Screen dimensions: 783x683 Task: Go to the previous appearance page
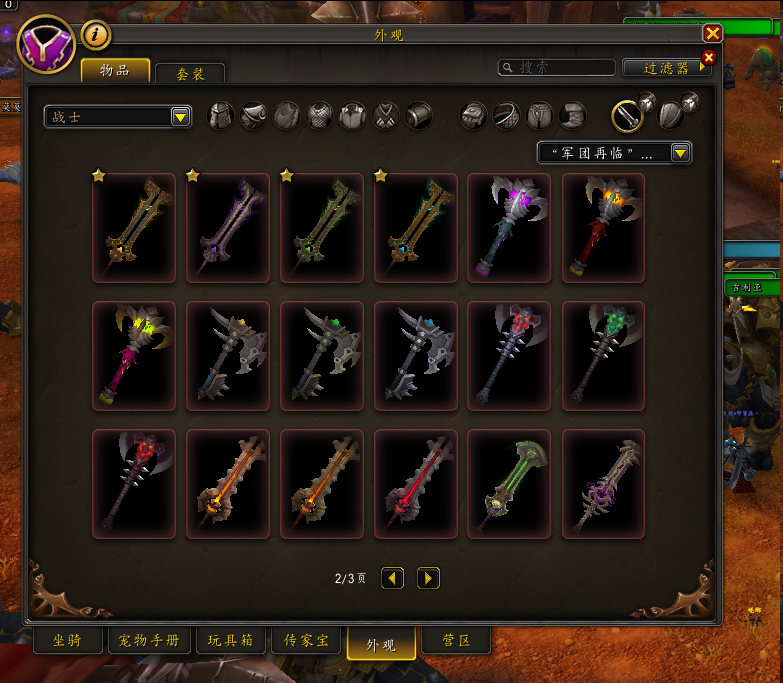pos(393,578)
